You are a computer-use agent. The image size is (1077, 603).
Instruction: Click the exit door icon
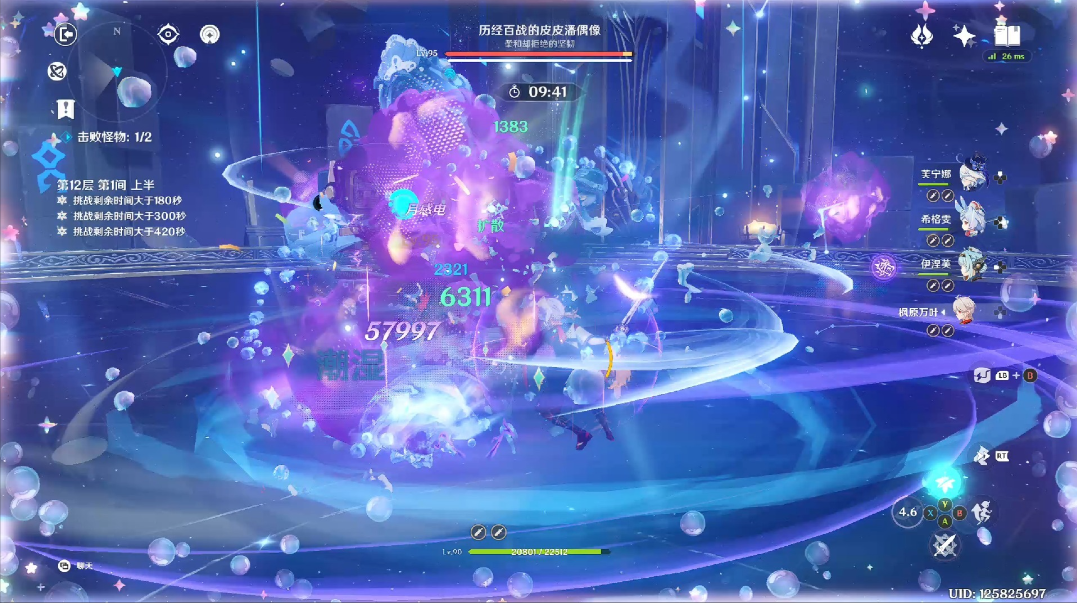click(x=66, y=36)
